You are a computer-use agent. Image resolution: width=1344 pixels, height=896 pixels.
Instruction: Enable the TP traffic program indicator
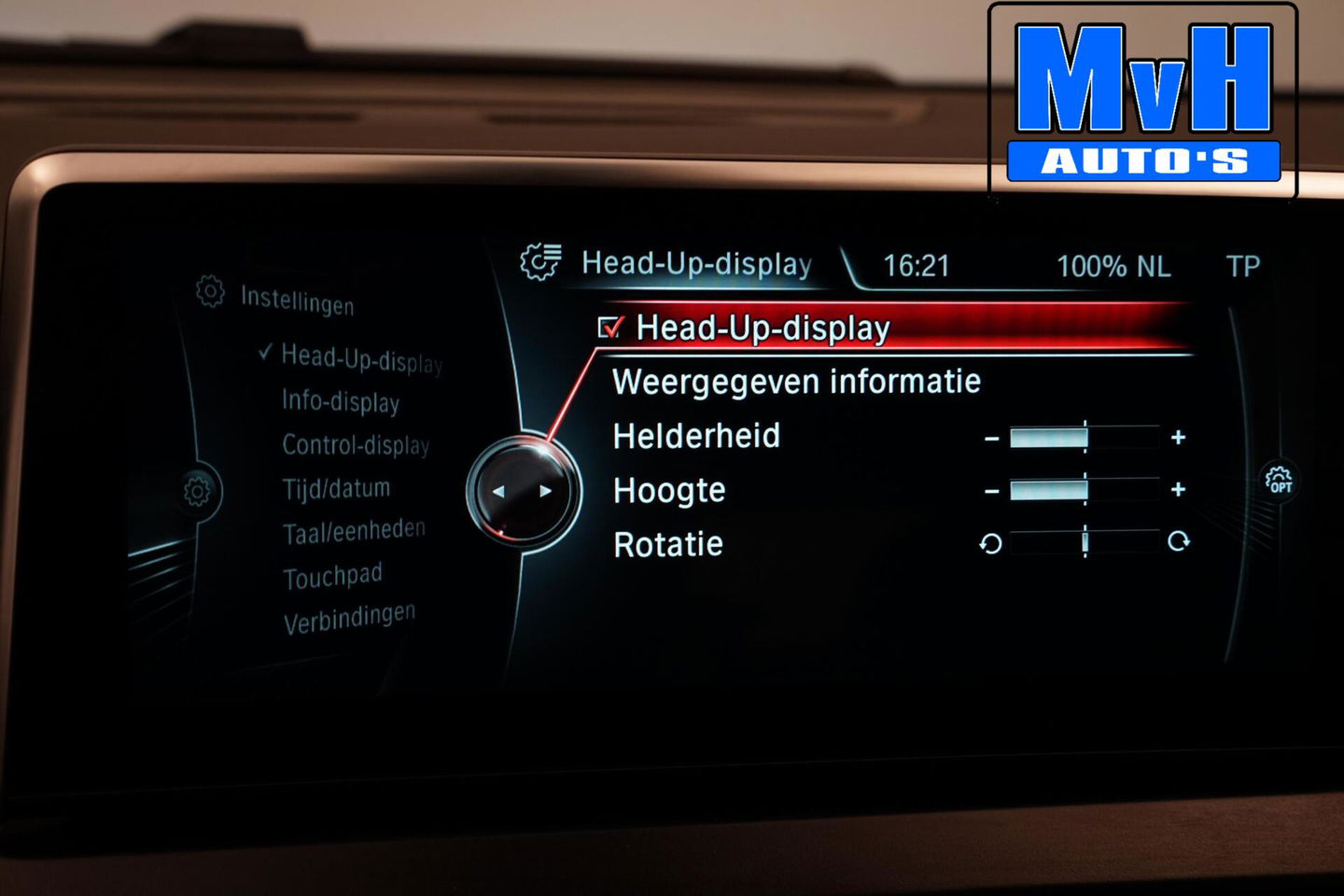click(1245, 265)
